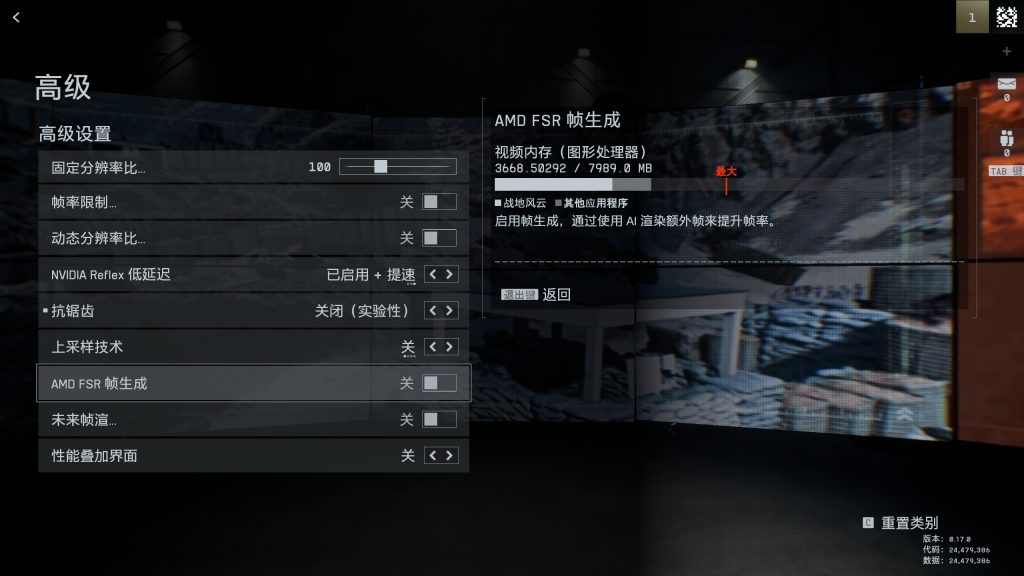Screen dimensions: 1024x576
Task: Toggle the 未来帧渲染 switch
Action: click(439, 419)
